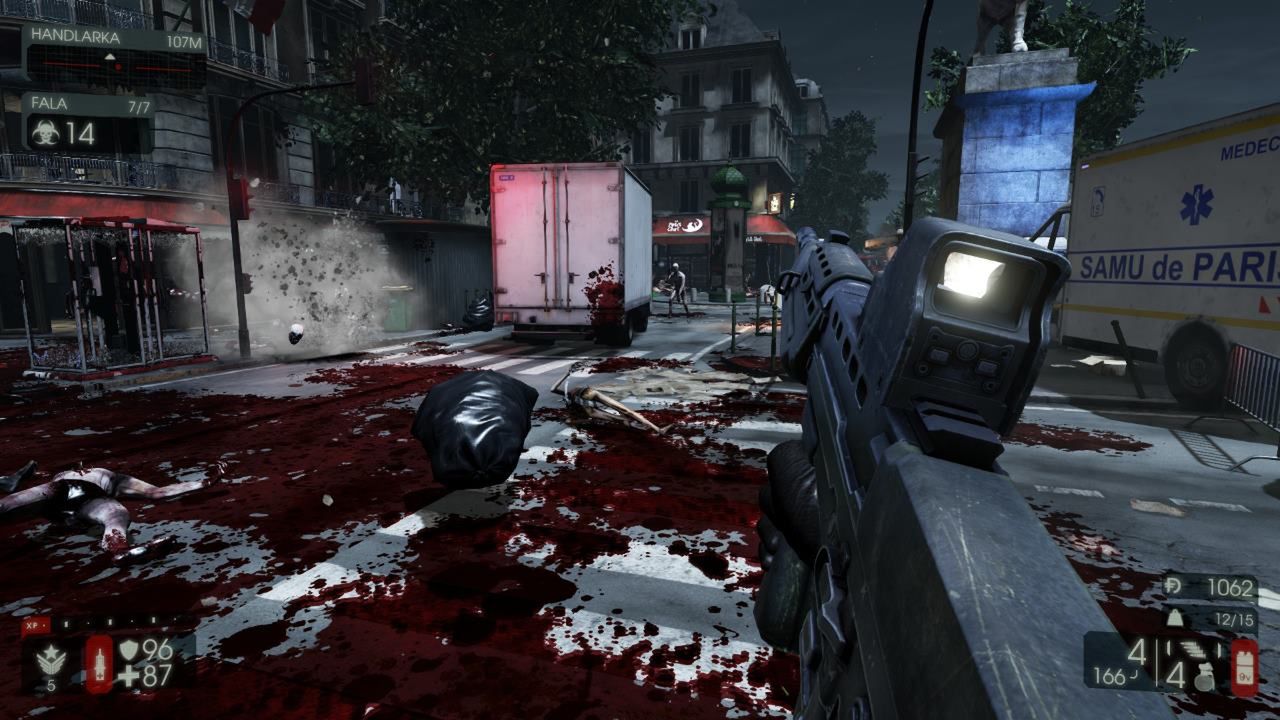Click the perk level number 5
This screenshot has height=720, width=1280.
[53, 684]
